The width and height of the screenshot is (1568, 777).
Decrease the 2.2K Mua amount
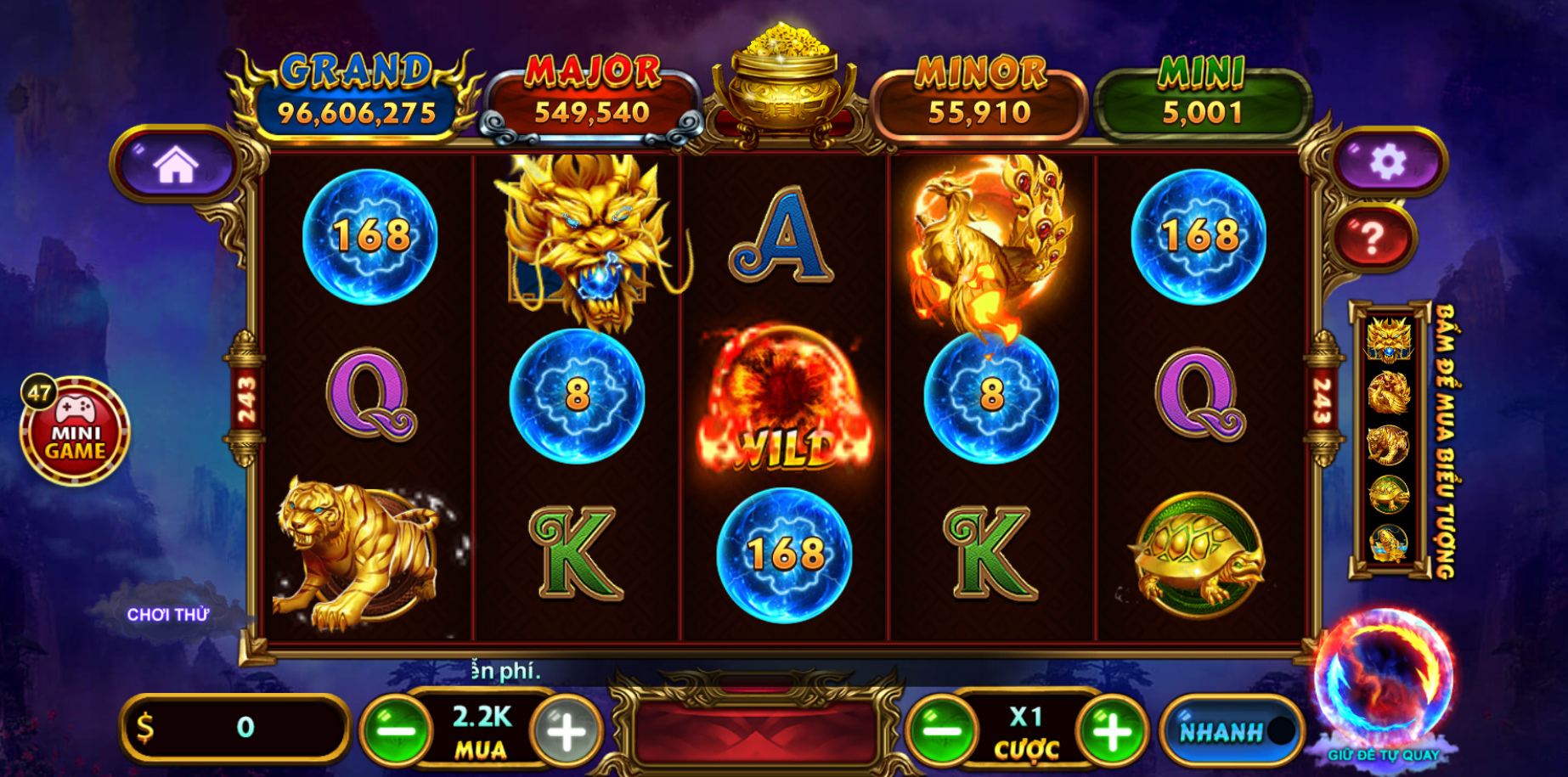pos(396,729)
